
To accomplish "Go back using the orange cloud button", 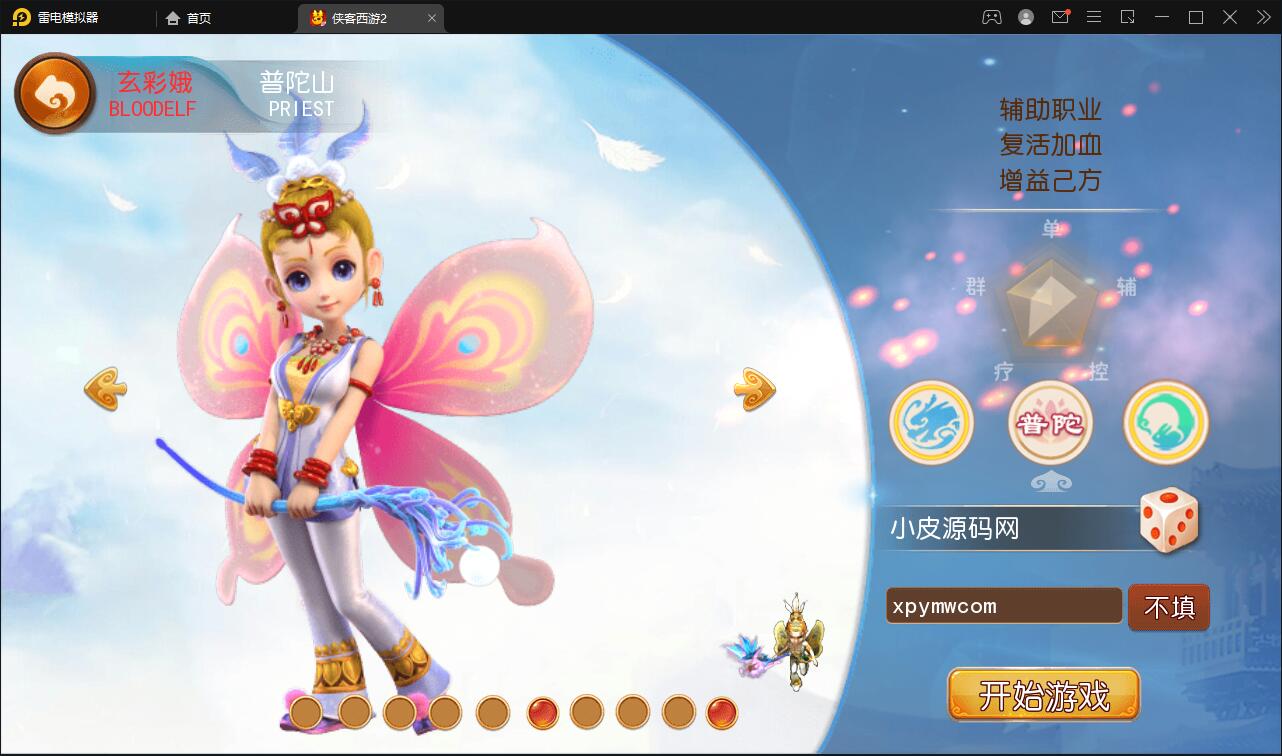I will (54, 94).
